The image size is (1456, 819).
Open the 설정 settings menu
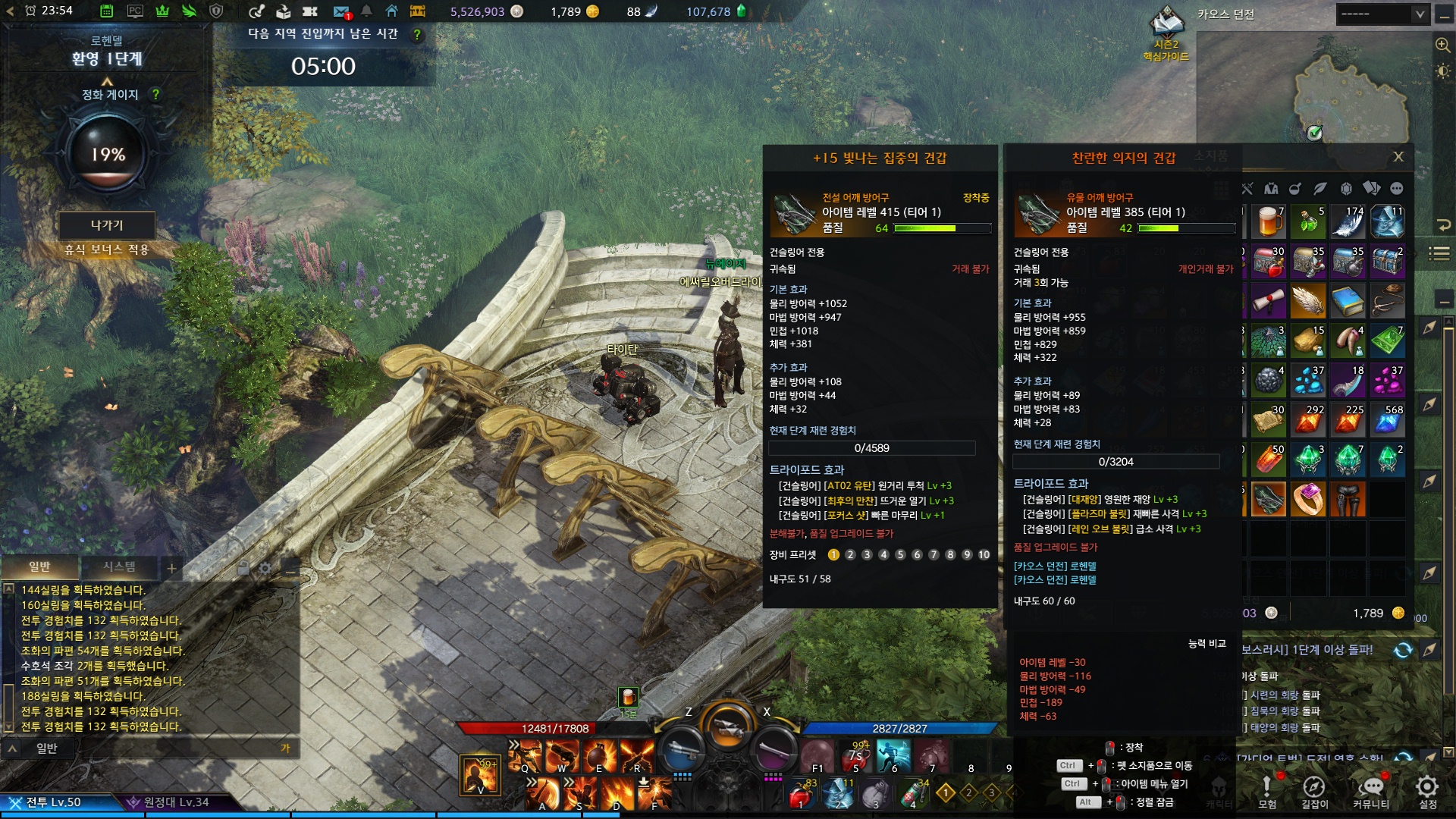coord(1427,791)
